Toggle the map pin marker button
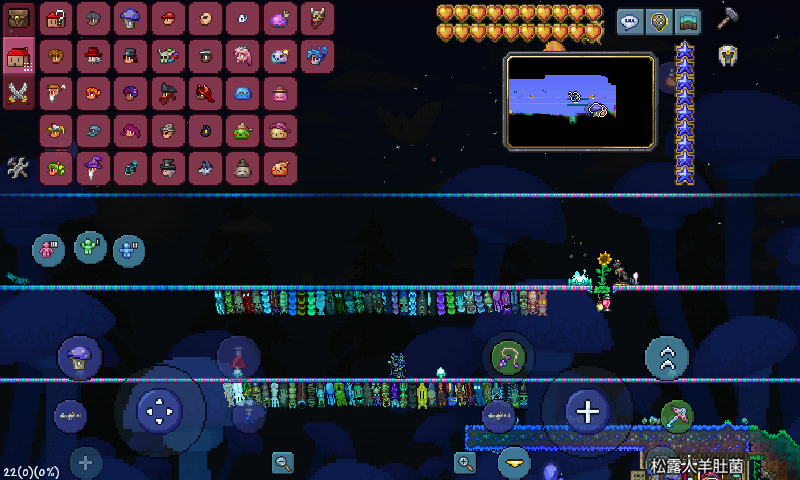Image resolution: width=800 pixels, height=480 pixels. coord(659,22)
